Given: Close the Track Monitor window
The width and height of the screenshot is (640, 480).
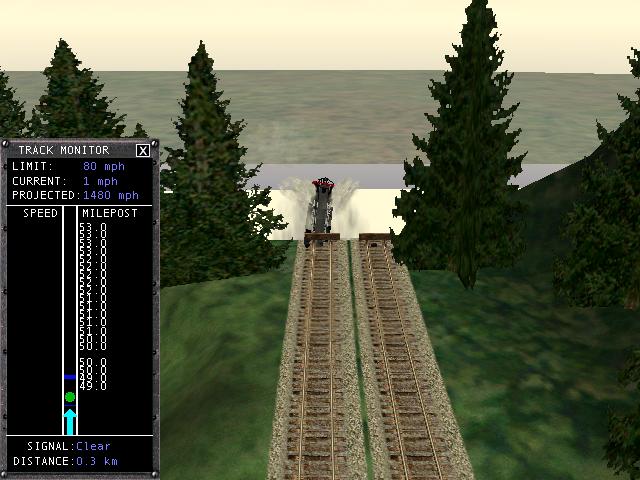Looking at the screenshot, I should (143, 151).
